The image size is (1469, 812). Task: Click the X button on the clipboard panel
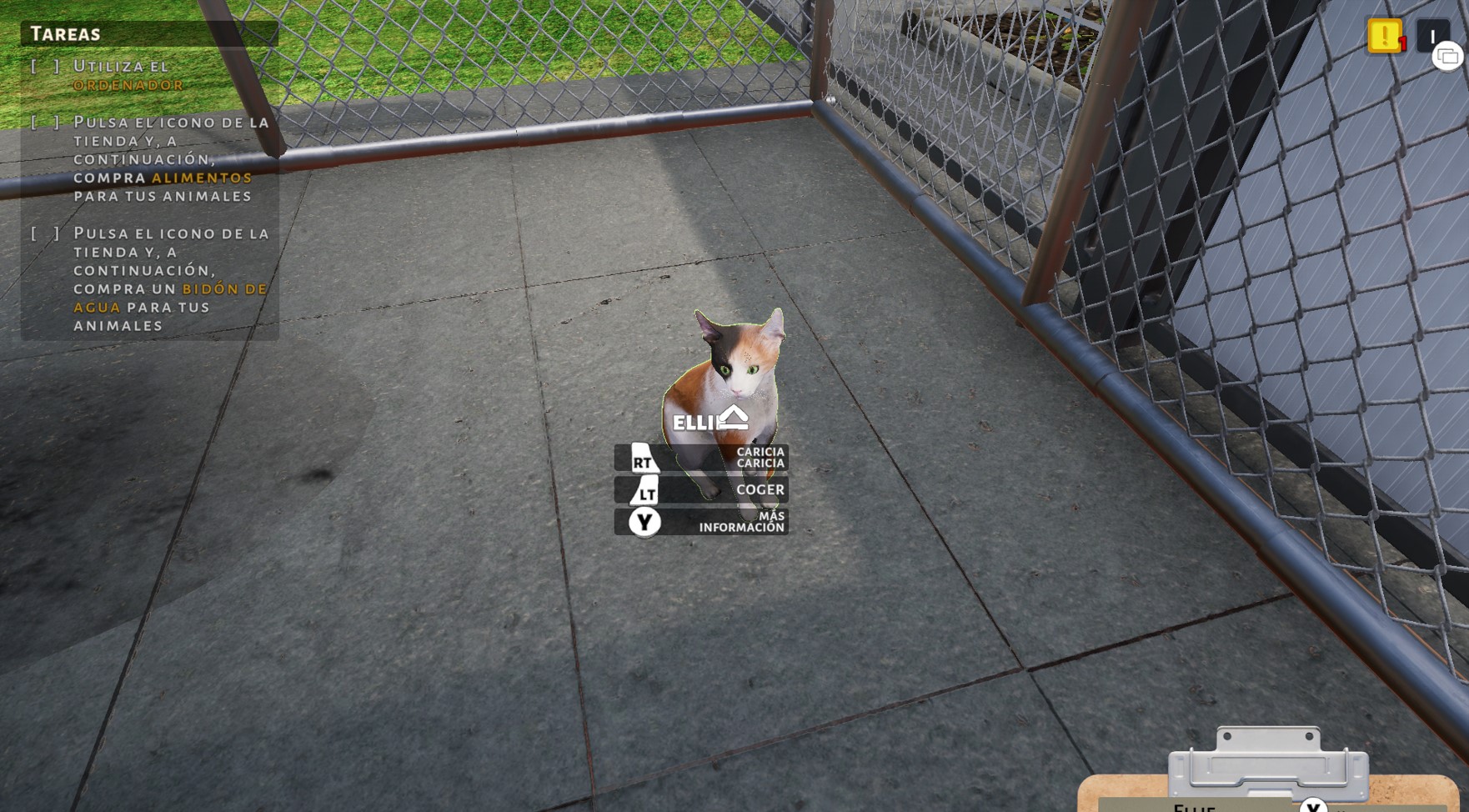click(1315, 807)
